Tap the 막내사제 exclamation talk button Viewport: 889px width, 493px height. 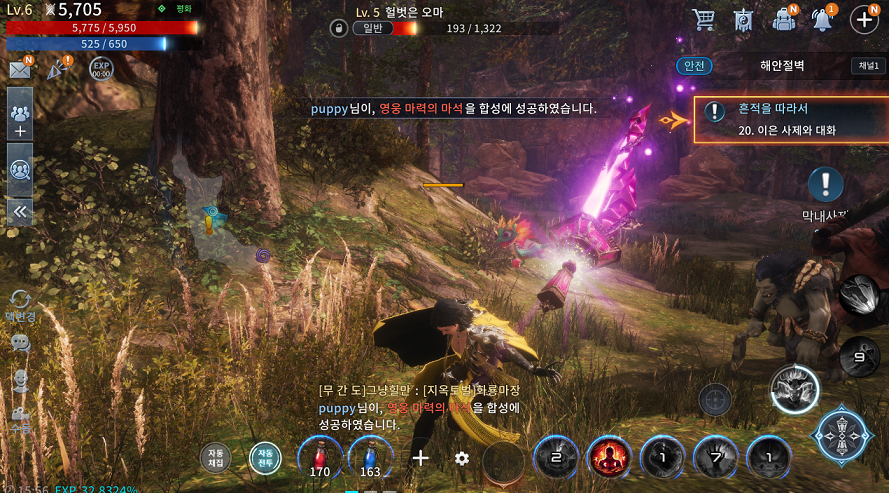(825, 184)
